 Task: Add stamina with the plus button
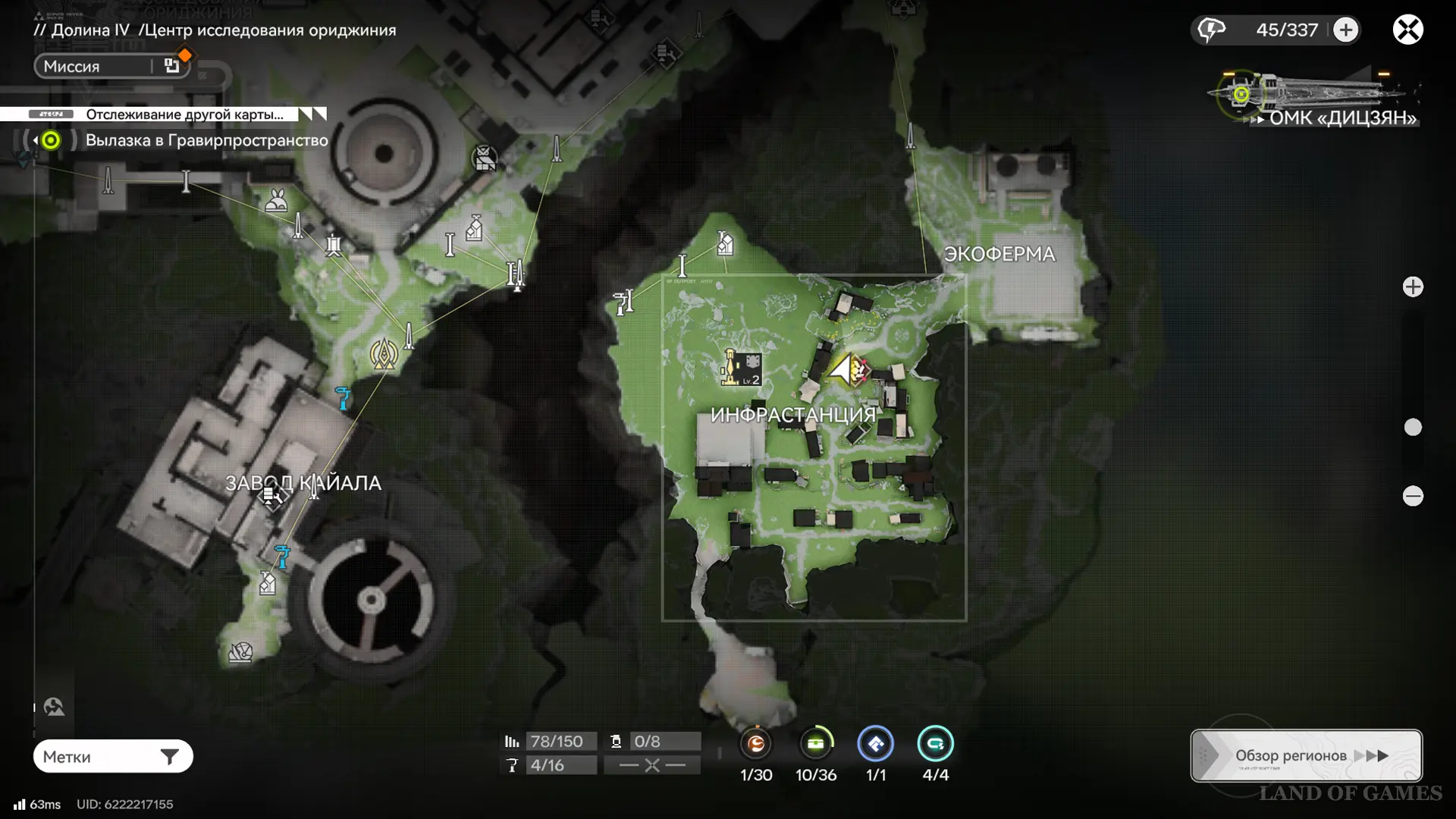[1346, 30]
